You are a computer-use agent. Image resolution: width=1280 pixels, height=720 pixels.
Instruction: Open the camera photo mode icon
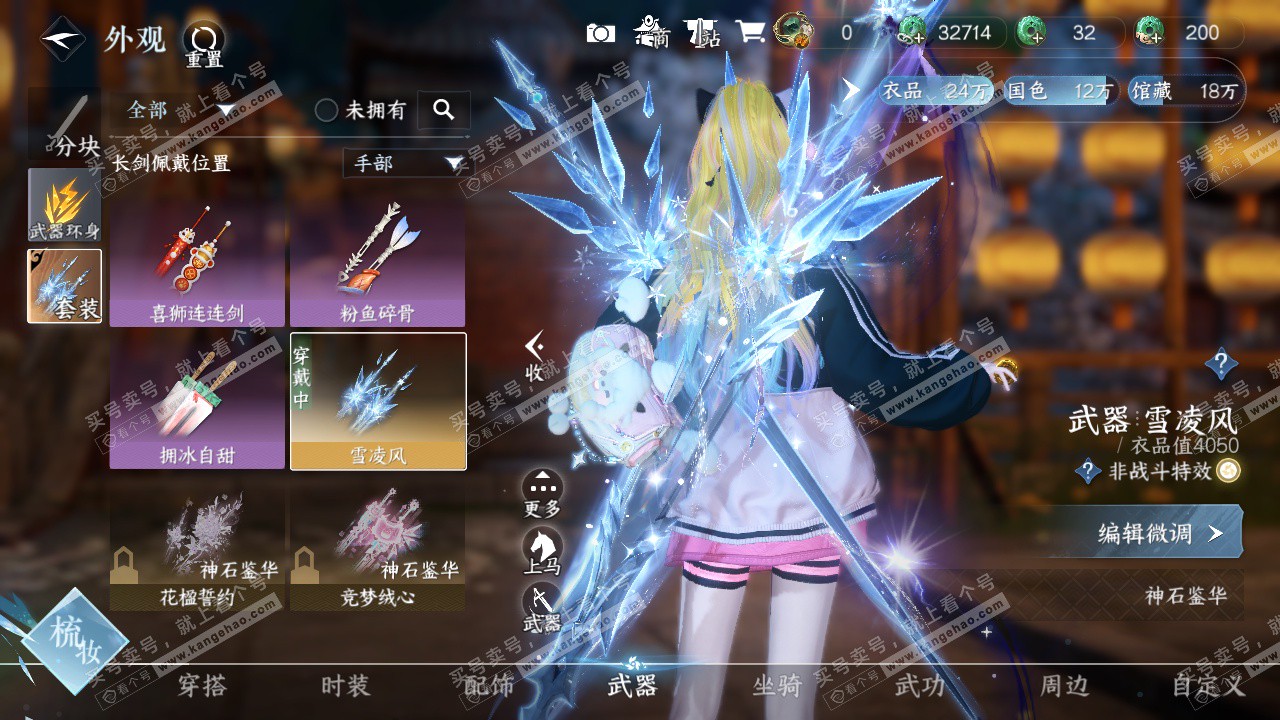pyautogui.click(x=600, y=33)
